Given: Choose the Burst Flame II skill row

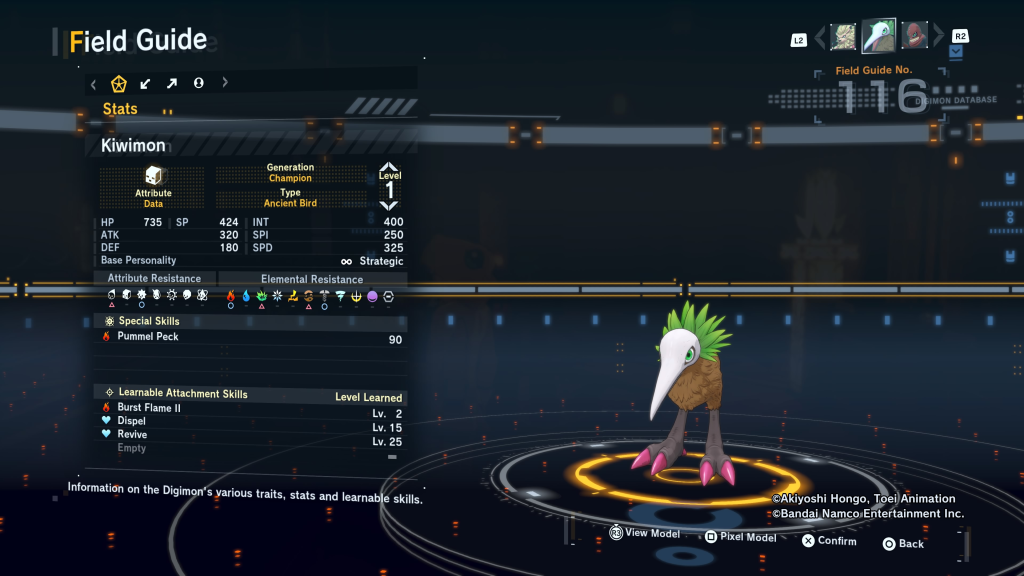Looking at the screenshot, I should click(x=149, y=408).
